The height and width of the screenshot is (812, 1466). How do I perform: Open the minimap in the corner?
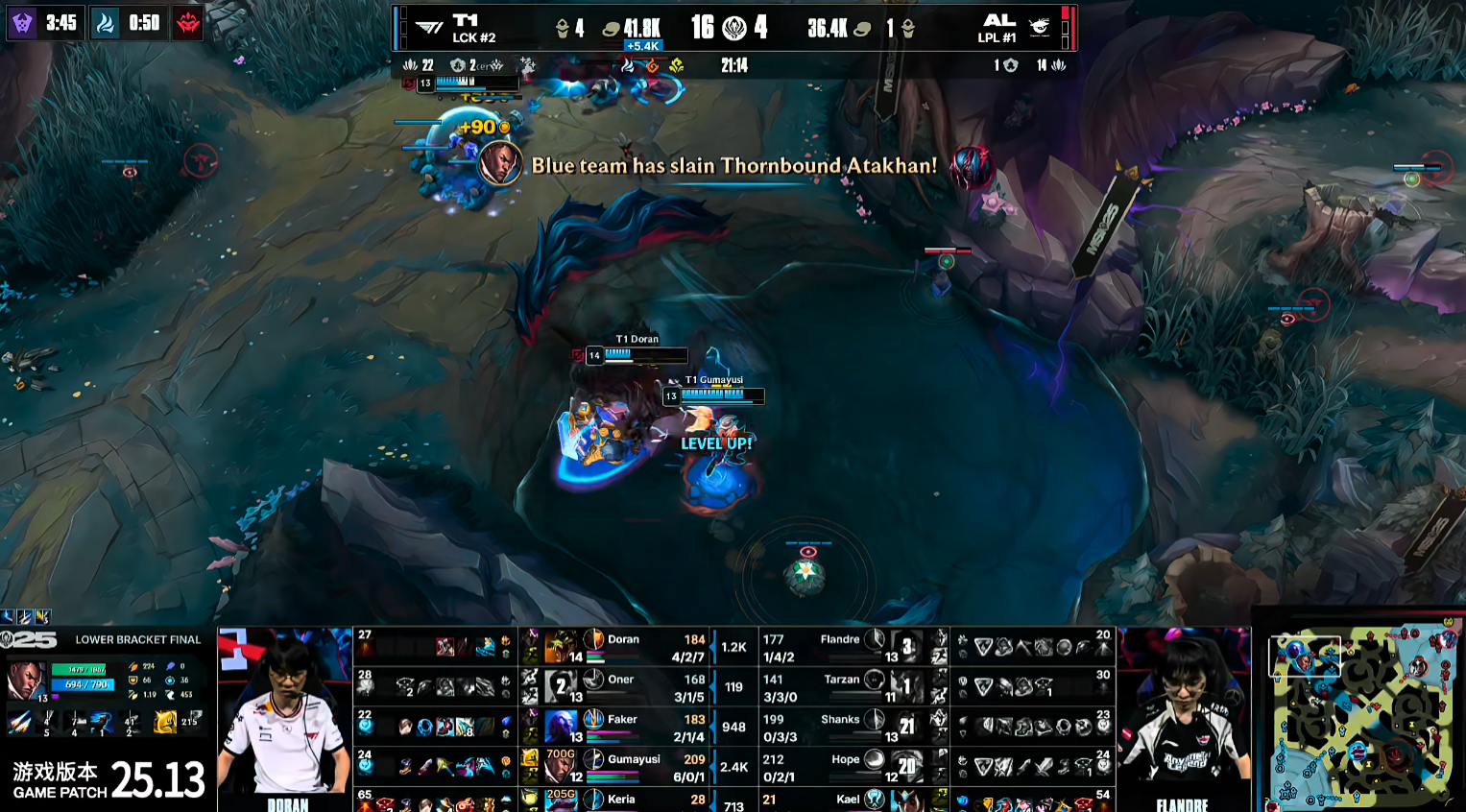point(1361,715)
